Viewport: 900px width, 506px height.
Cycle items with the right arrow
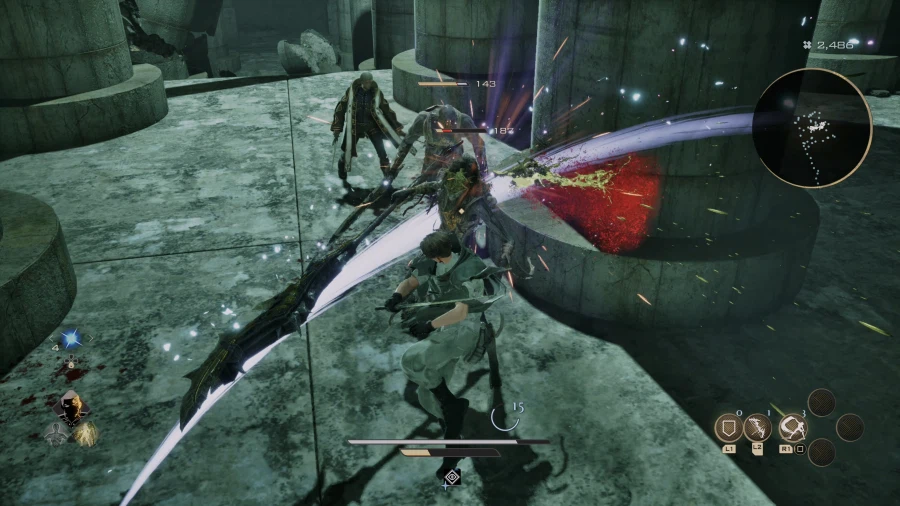tap(88, 340)
